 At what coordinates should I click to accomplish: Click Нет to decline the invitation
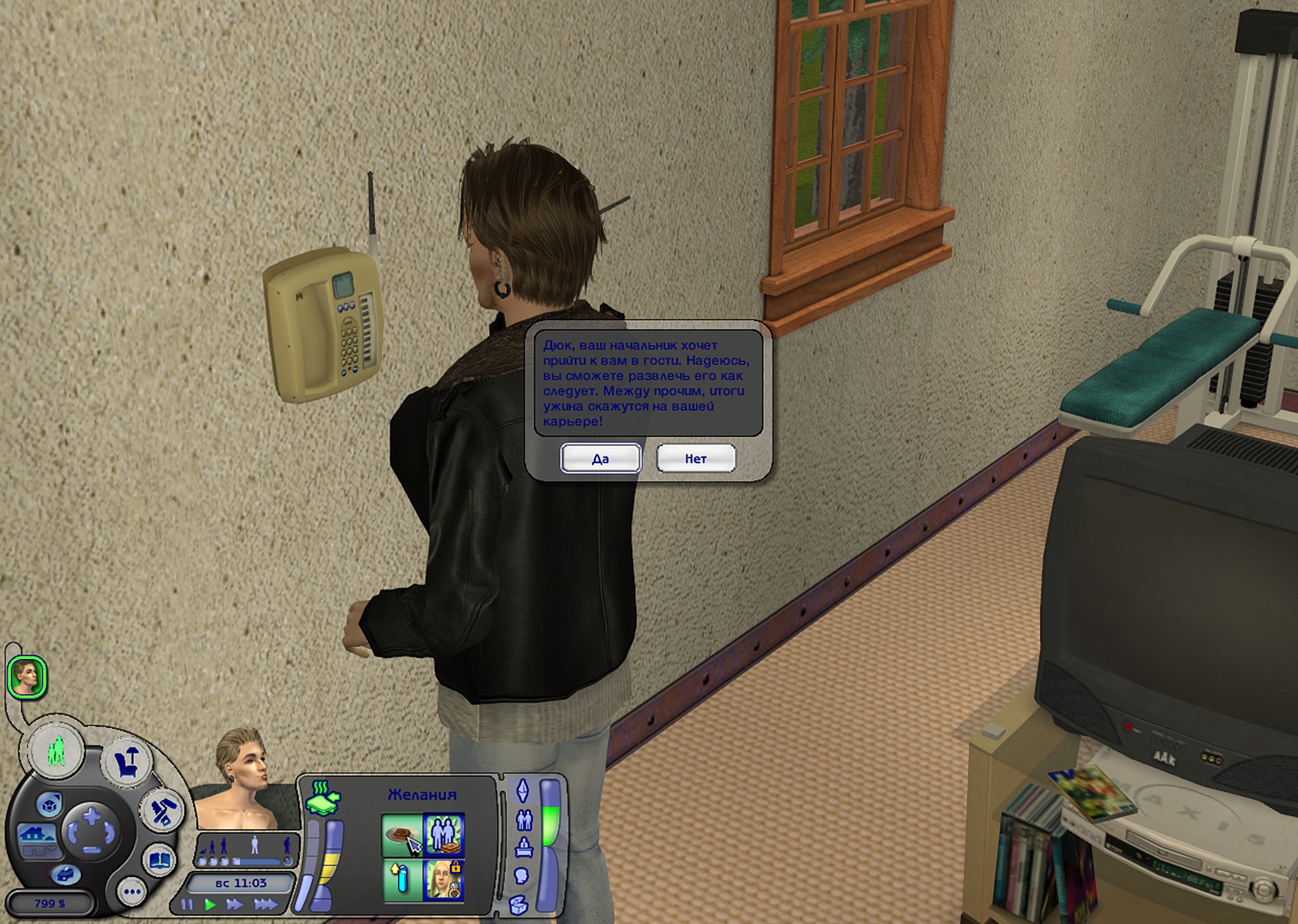click(x=695, y=458)
